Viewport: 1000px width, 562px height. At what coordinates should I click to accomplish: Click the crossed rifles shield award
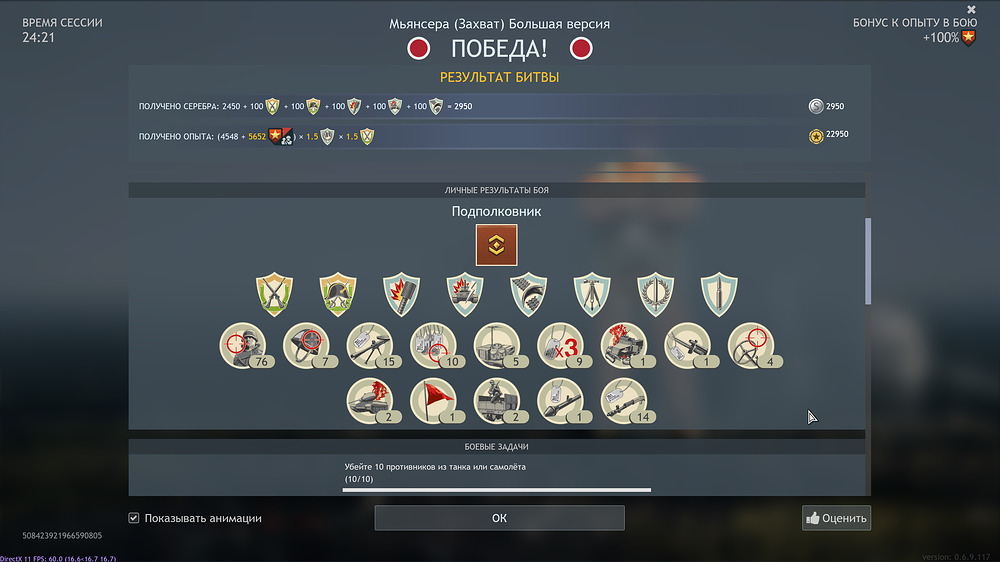[x=274, y=294]
